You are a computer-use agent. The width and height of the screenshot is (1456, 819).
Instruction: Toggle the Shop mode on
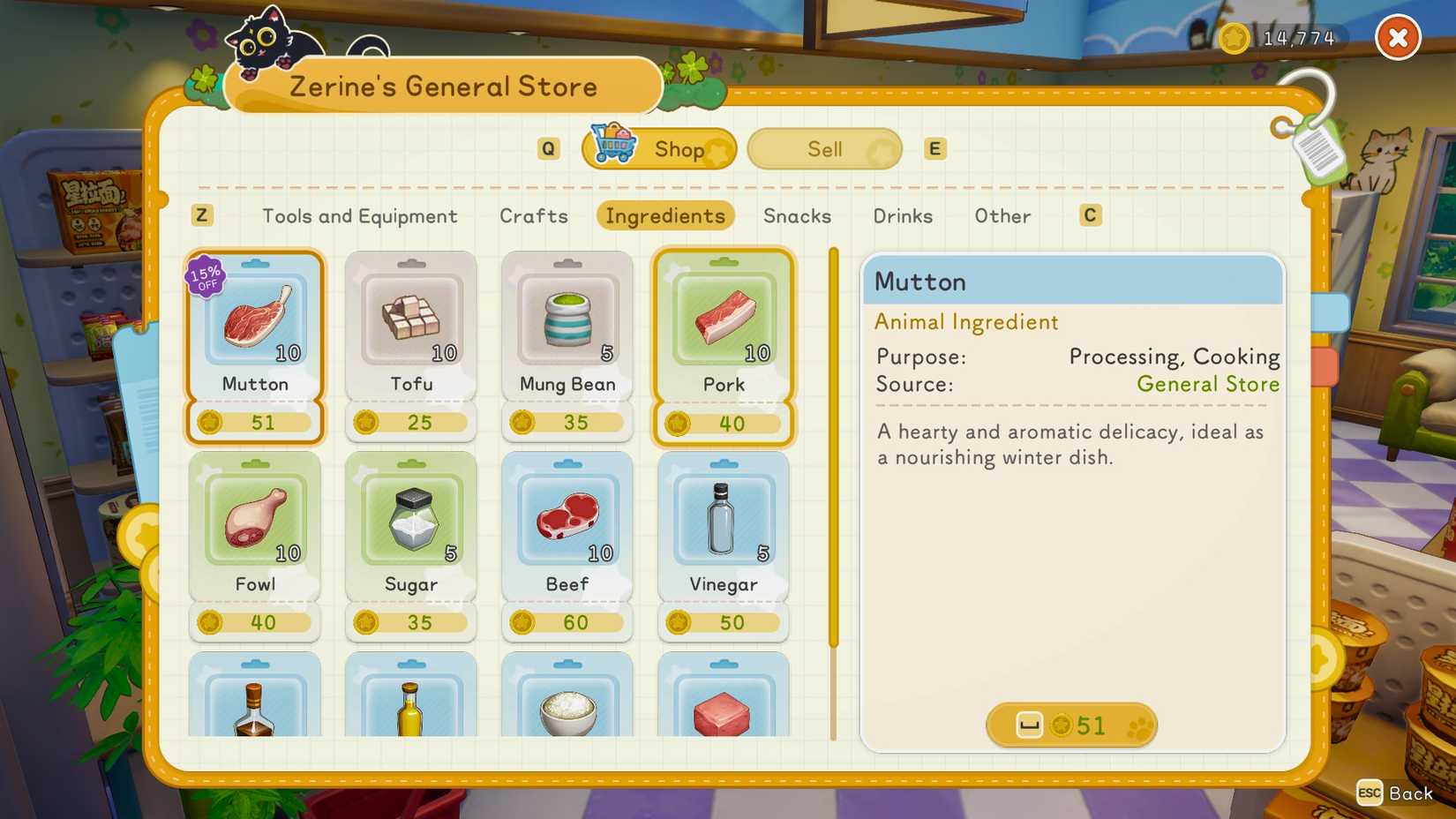[679, 148]
